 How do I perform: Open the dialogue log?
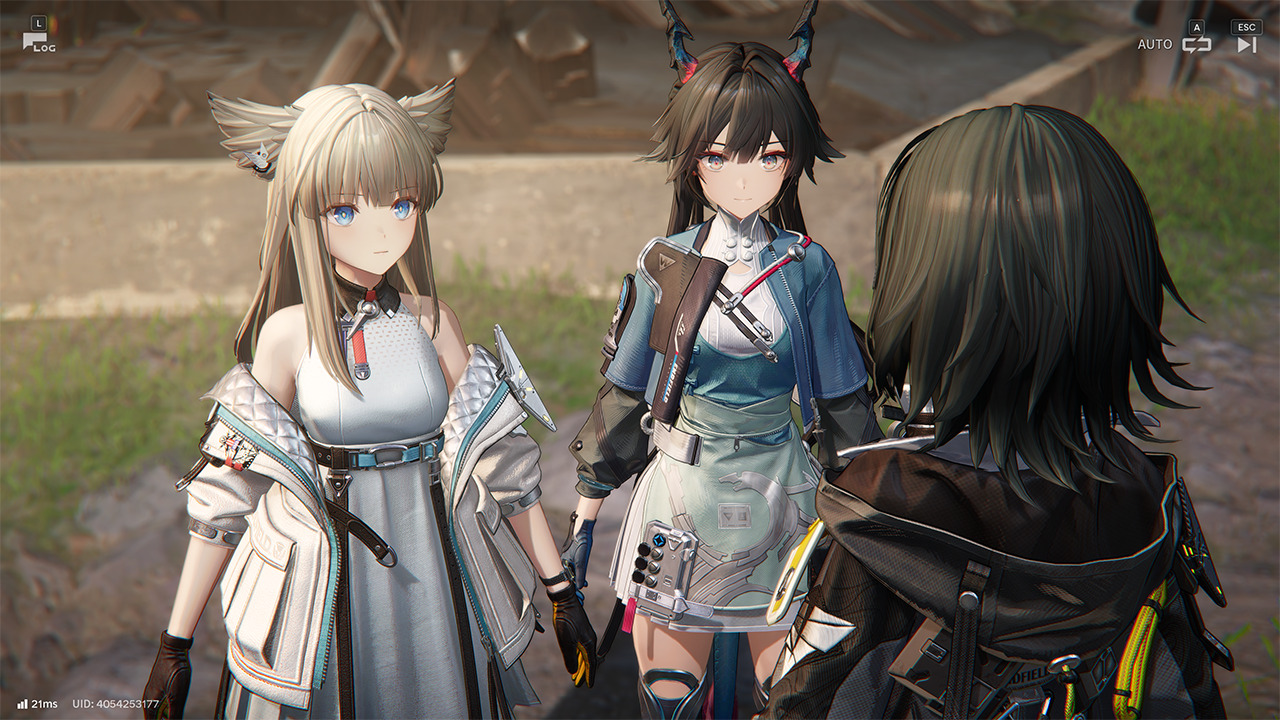click(x=38, y=40)
